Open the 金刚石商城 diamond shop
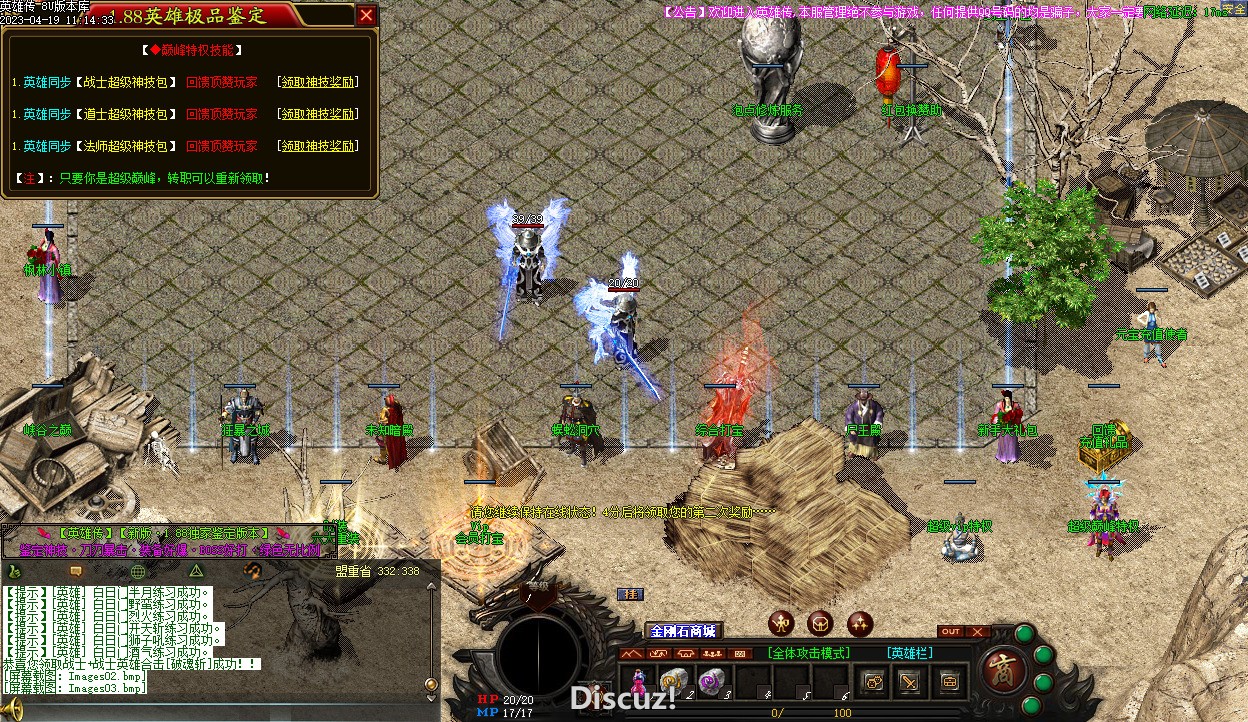 [x=683, y=631]
